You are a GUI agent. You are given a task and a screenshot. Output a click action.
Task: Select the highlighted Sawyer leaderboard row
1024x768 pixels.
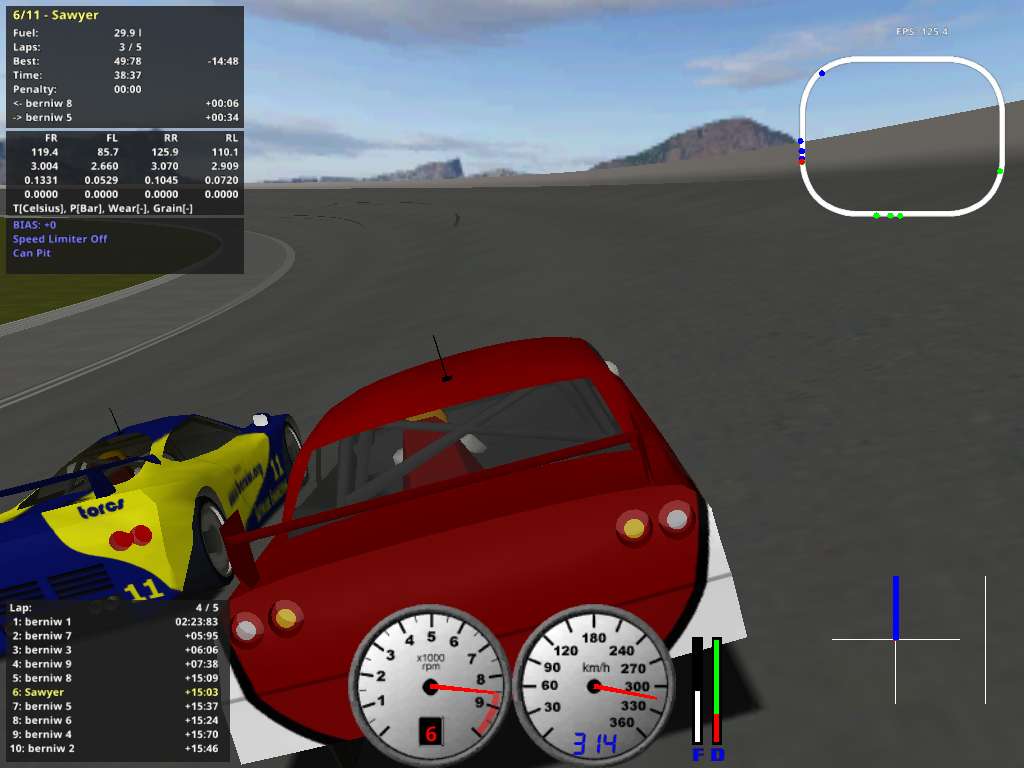pyautogui.click(x=117, y=692)
